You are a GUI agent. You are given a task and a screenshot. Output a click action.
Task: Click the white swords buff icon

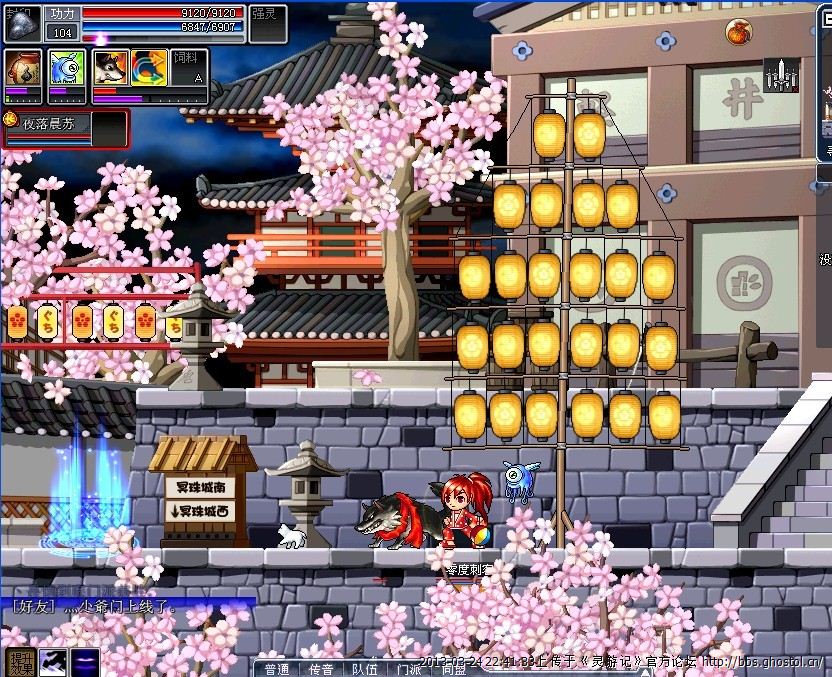coord(780,75)
